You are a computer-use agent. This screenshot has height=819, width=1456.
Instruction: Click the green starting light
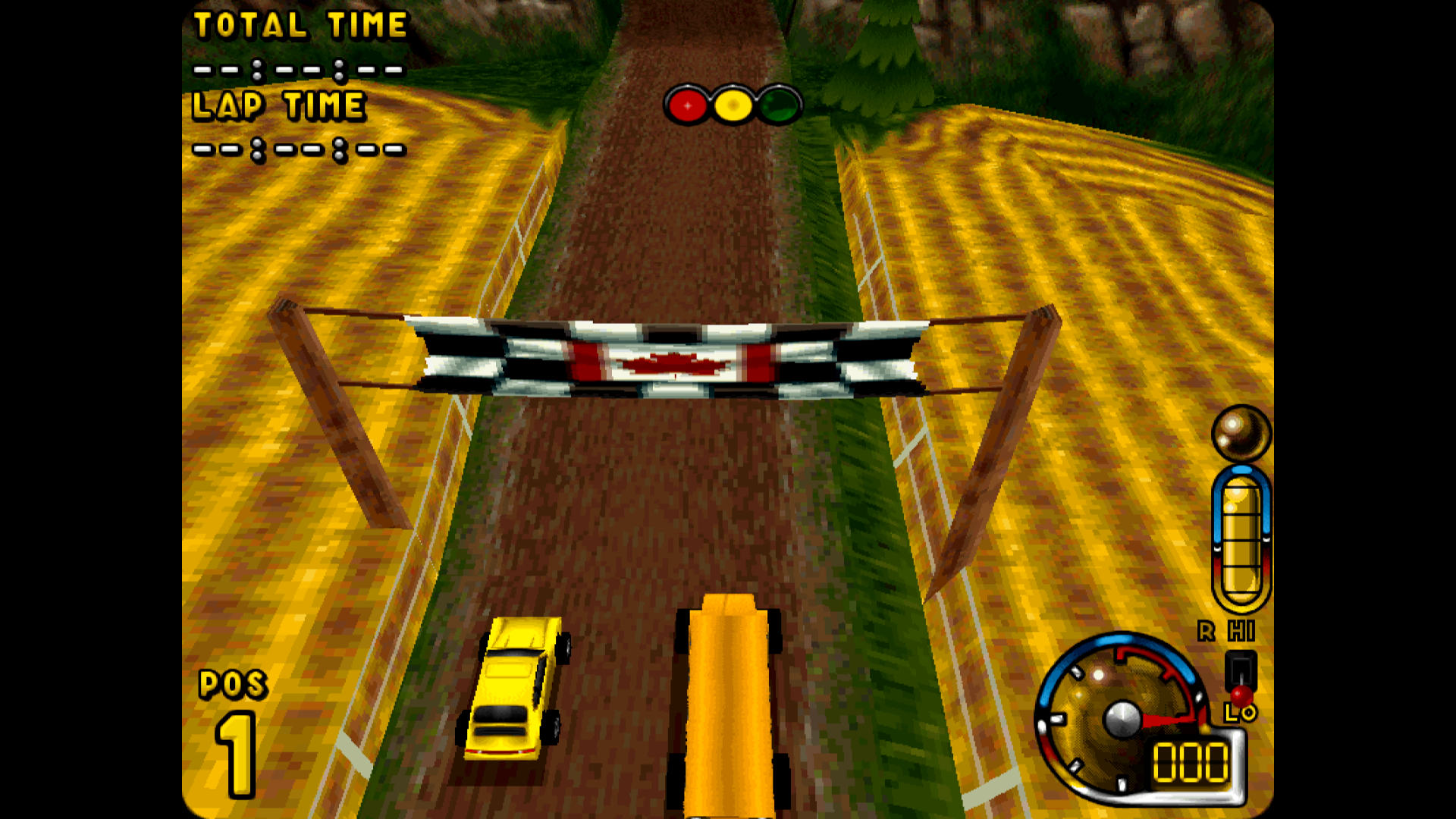777,105
